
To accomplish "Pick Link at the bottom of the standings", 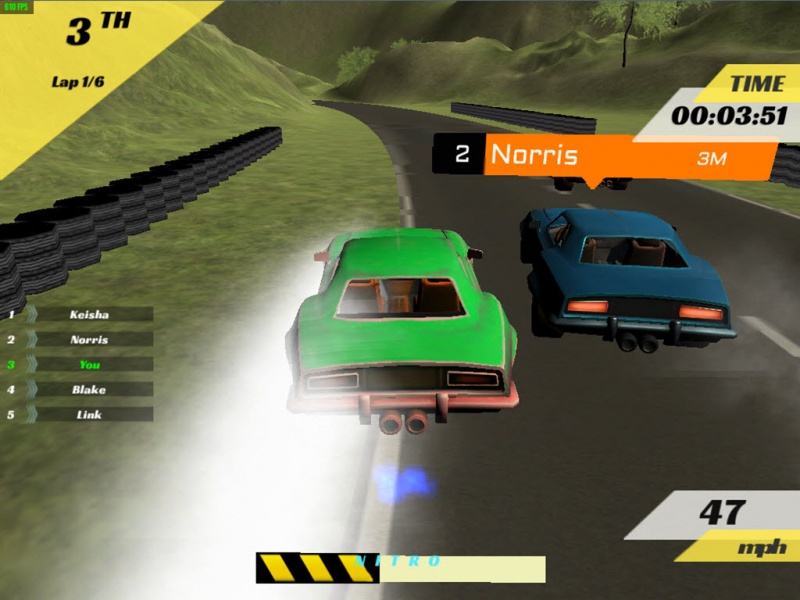I will pyautogui.click(x=89, y=414).
